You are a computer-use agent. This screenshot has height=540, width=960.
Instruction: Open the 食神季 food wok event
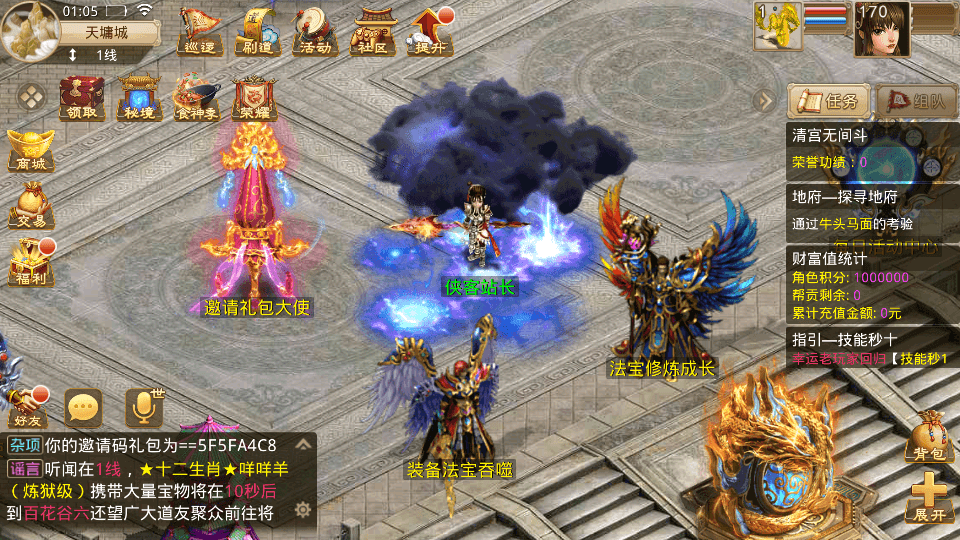tap(196, 98)
